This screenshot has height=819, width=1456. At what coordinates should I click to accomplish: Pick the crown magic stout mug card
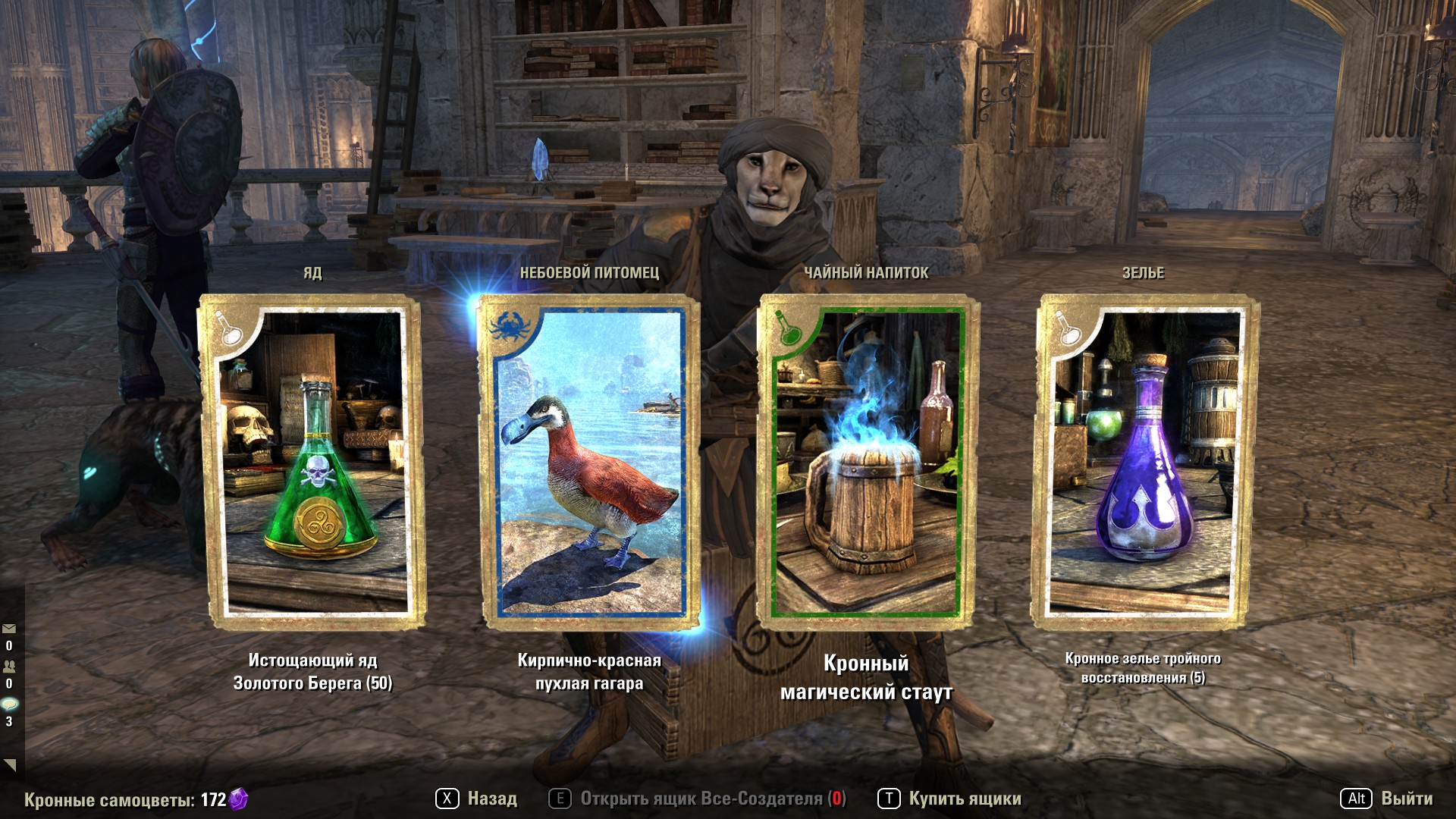click(x=867, y=463)
